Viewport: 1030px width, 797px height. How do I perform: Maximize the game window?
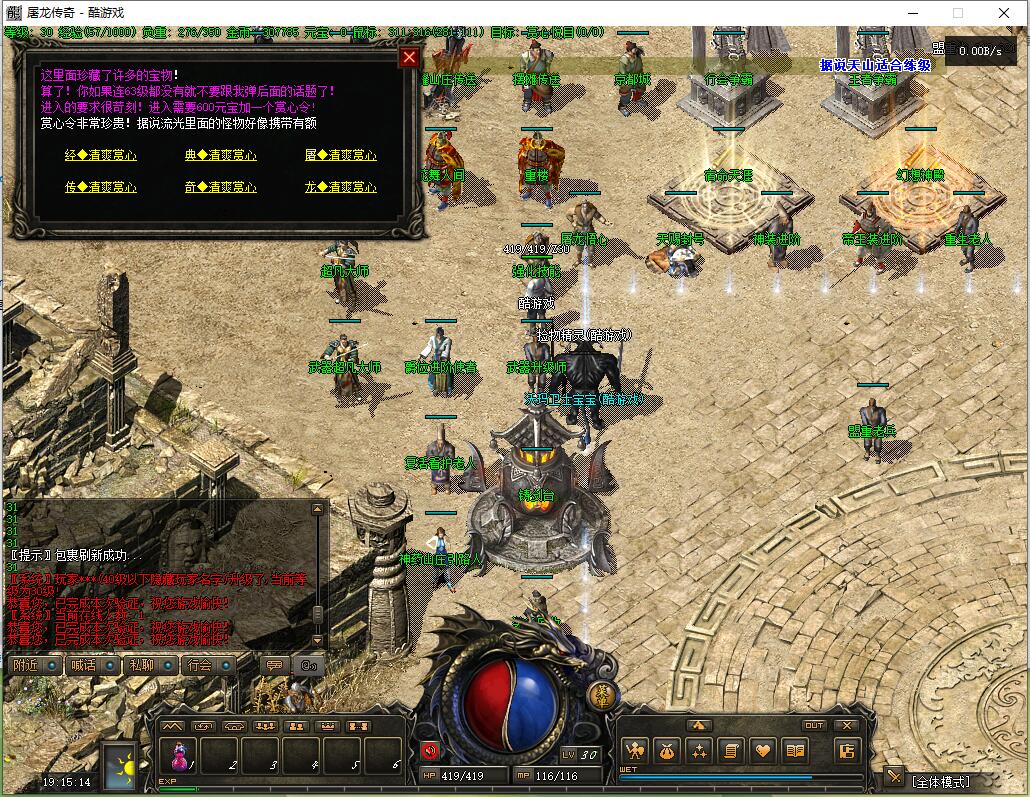click(x=958, y=13)
